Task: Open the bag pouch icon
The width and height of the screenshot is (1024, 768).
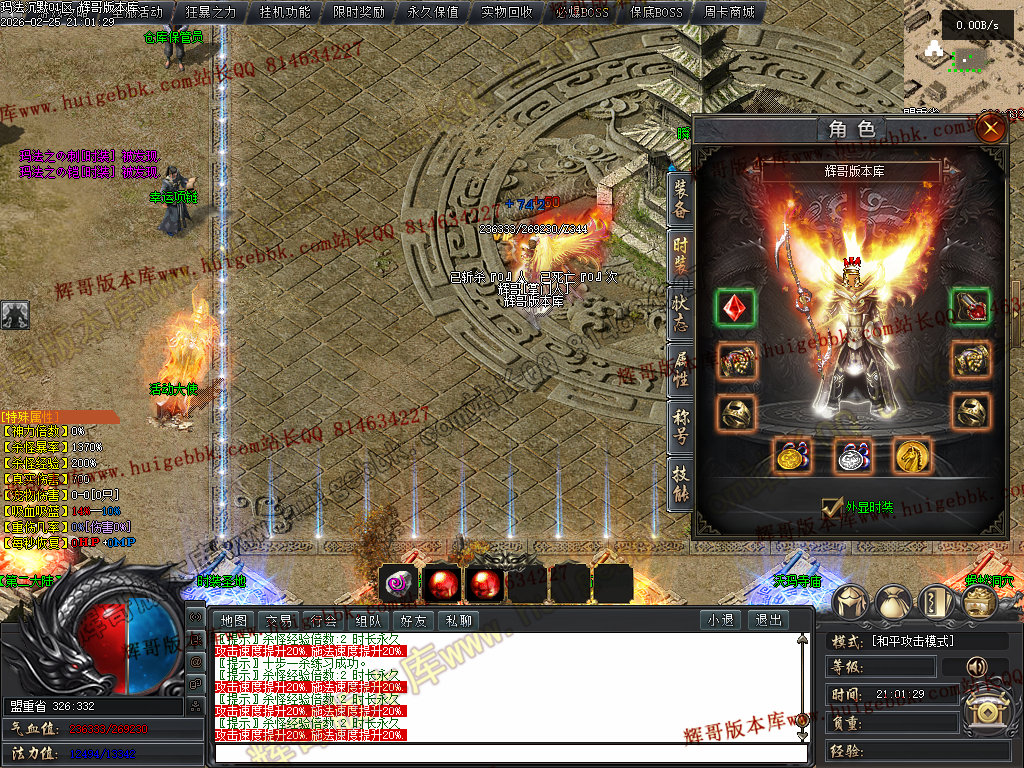Action: point(894,601)
